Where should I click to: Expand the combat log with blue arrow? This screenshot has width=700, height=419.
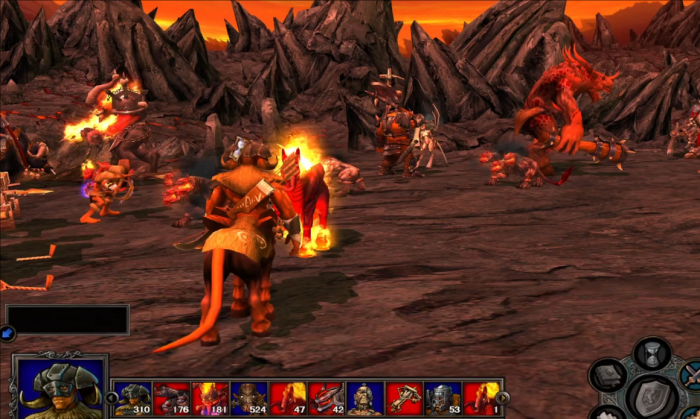pos(7,333)
